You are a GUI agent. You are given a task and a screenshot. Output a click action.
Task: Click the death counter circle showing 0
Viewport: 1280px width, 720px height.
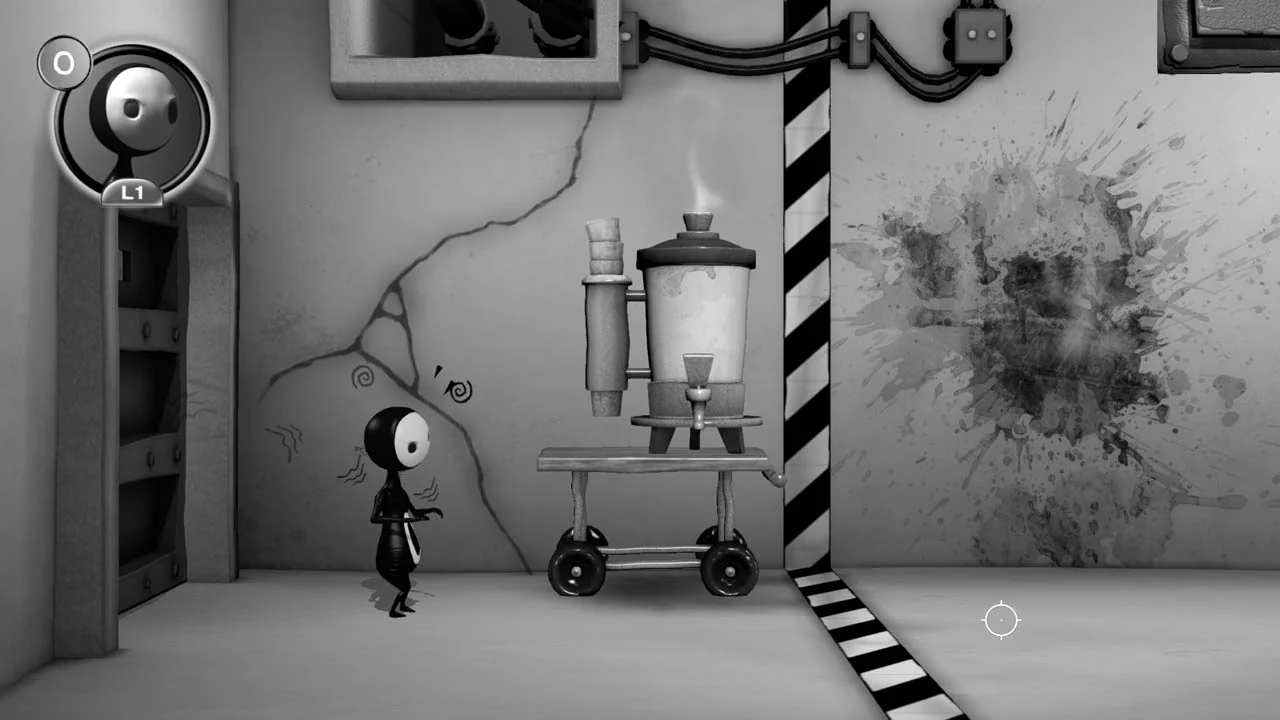pos(65,62)
